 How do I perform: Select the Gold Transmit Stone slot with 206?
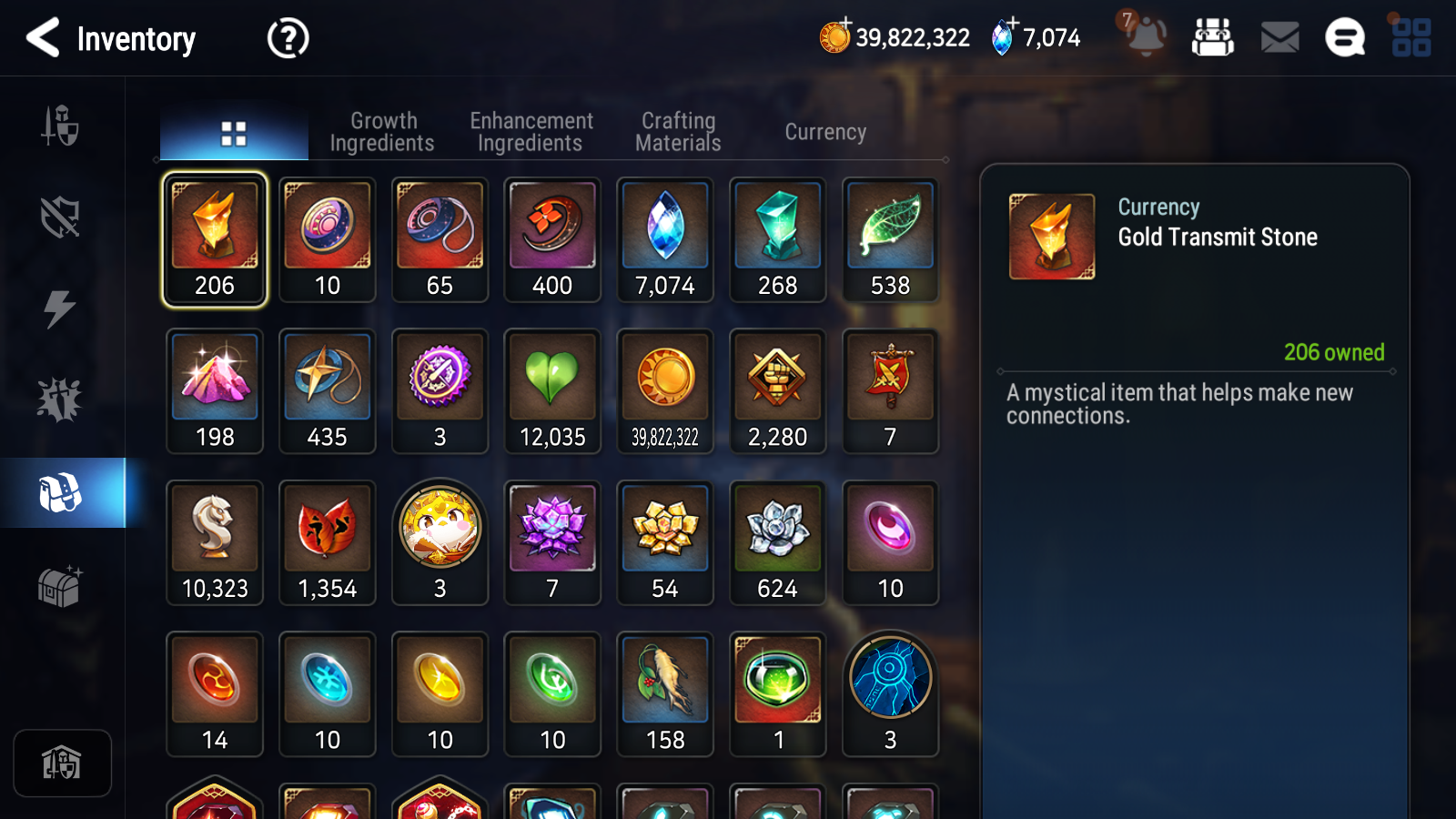click(x=215, y=240)
